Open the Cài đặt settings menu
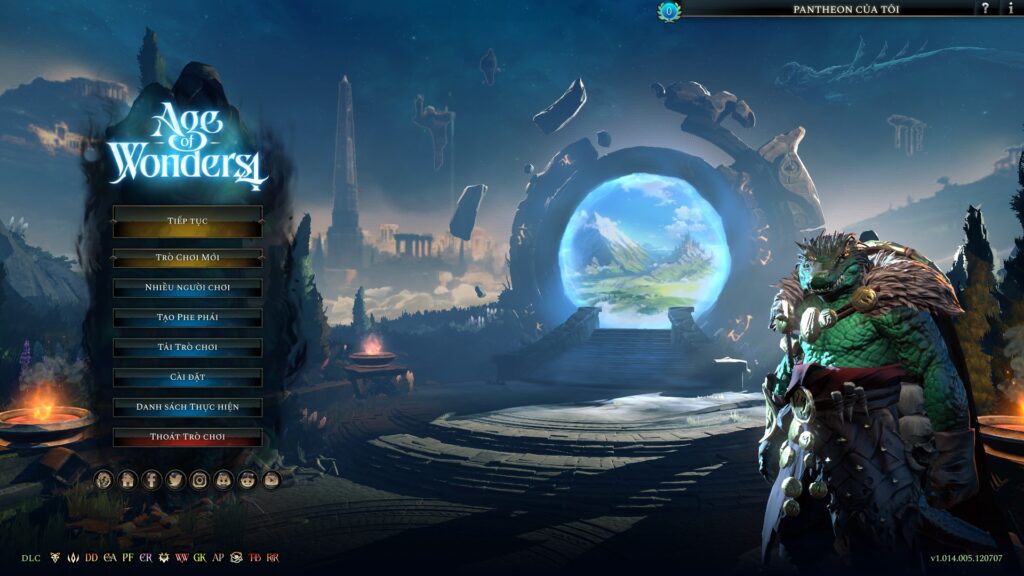Viewport: 1024px width, 576px height. click(x=187, y=378)
